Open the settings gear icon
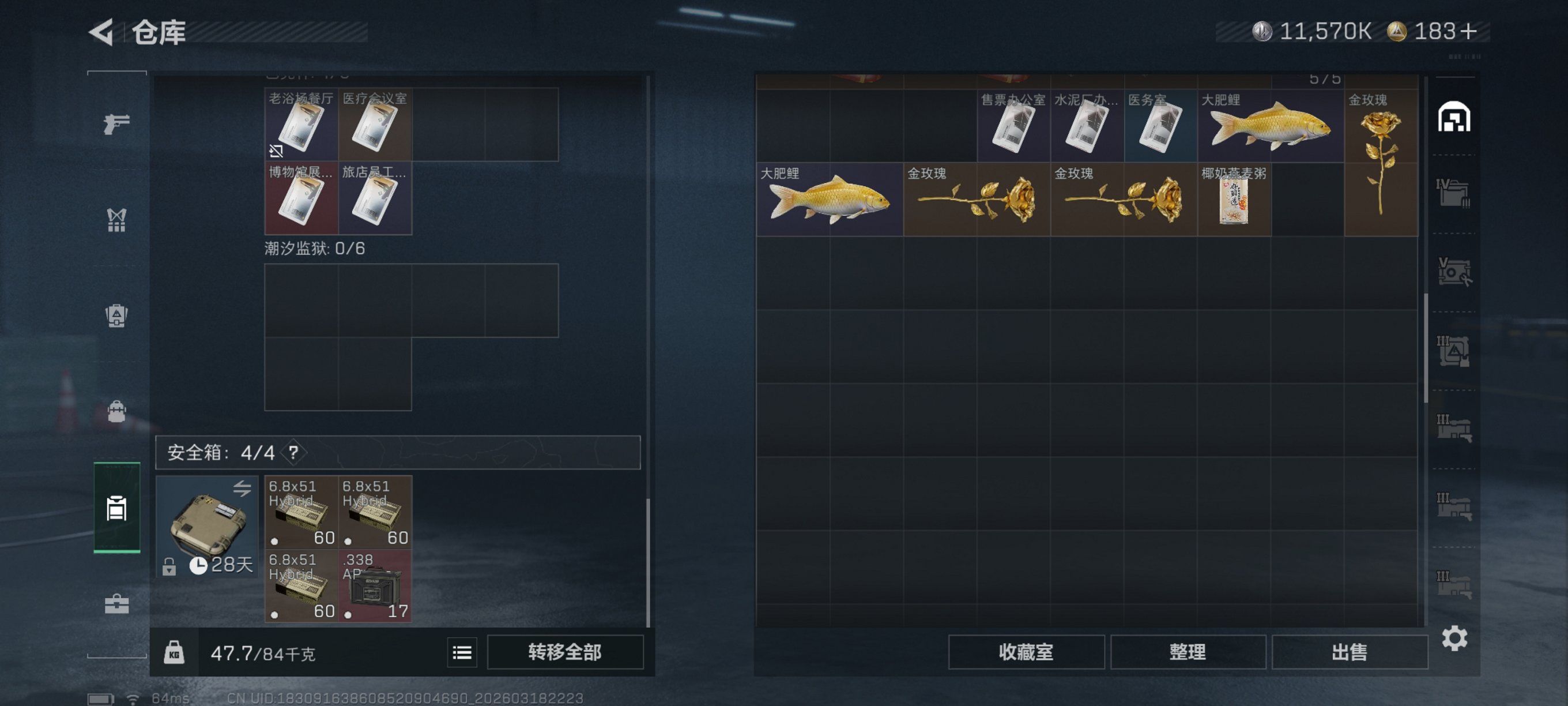Screen dimensions: 1568x706 pyautogui.click(x=1456, y=639)
